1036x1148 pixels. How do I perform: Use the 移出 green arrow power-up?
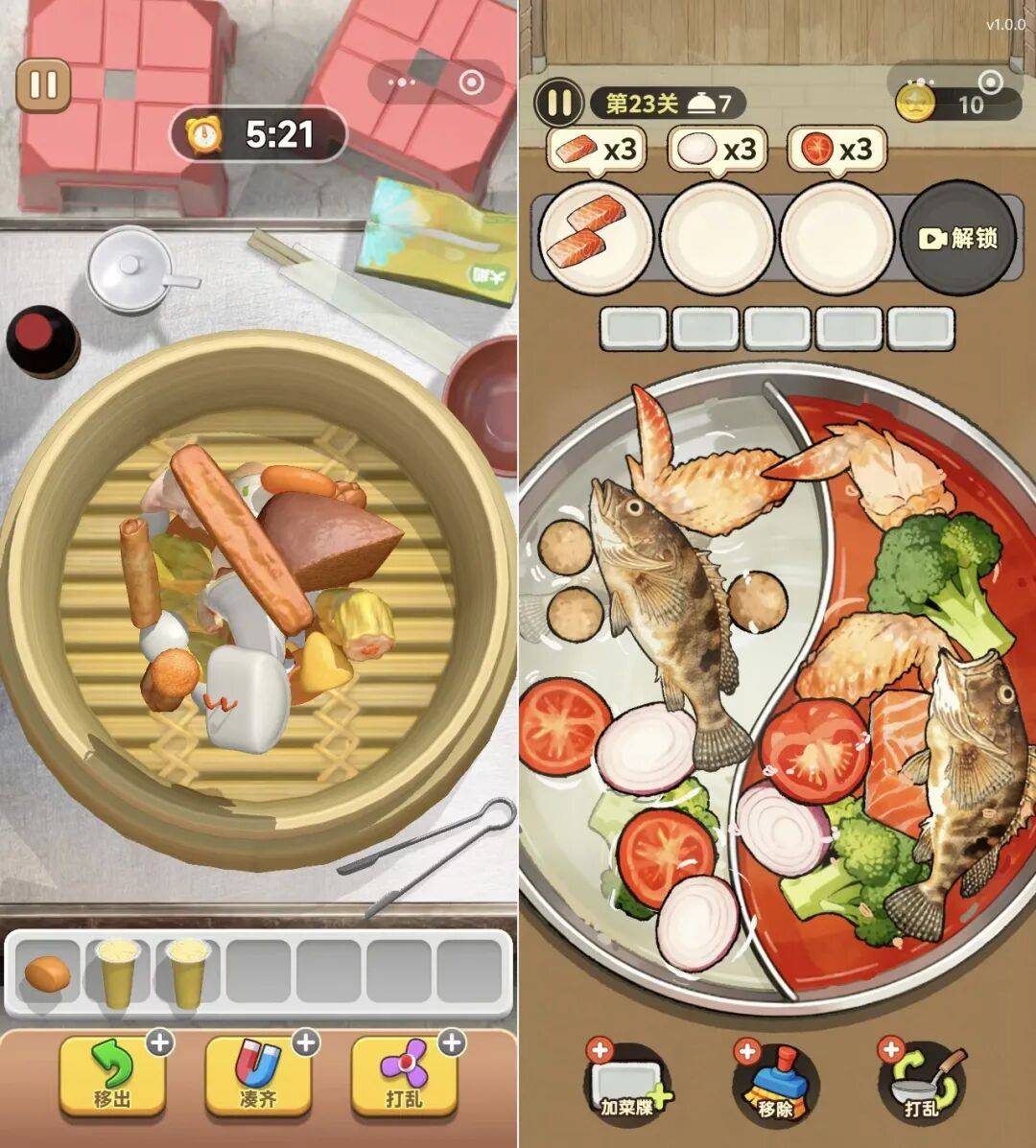tap(112, 1075)
